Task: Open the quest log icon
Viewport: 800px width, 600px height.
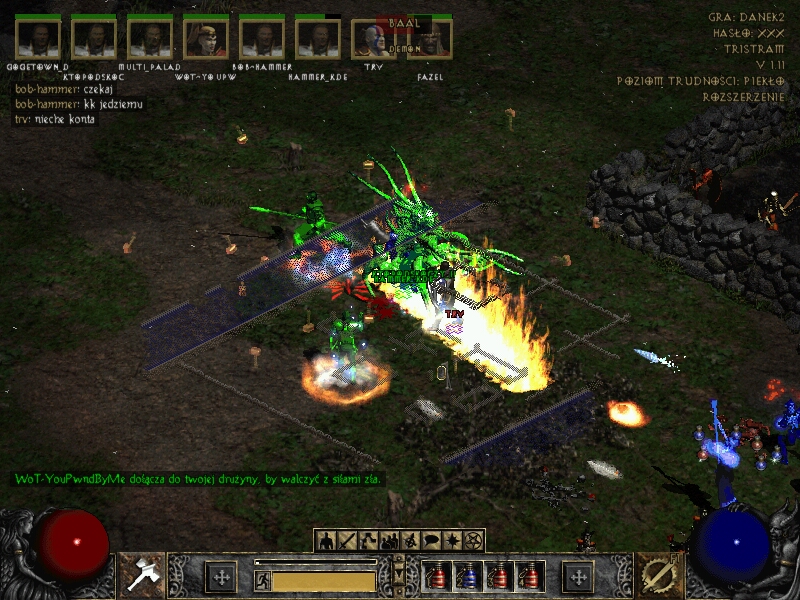Action: point(452,541)
